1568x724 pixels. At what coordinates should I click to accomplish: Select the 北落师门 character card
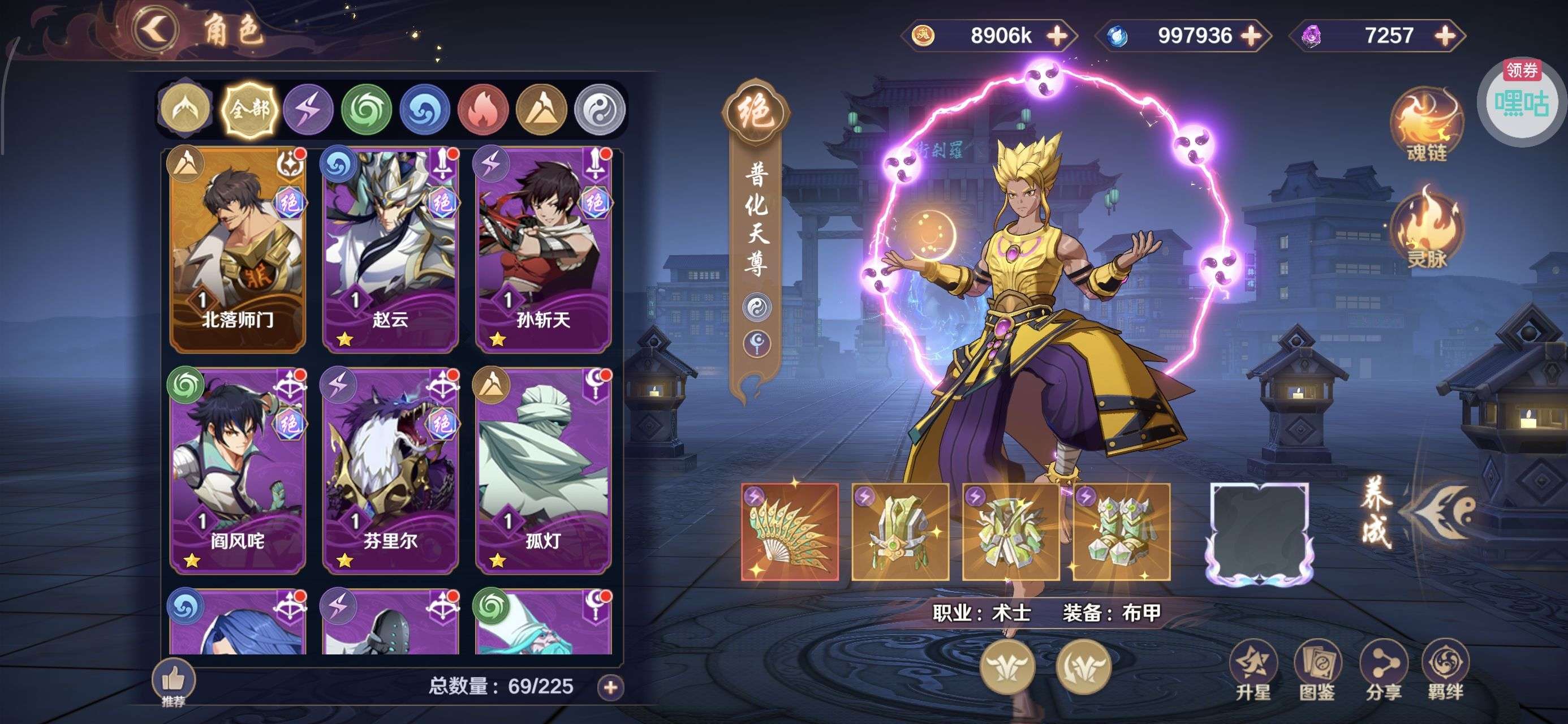coord(238,249)
